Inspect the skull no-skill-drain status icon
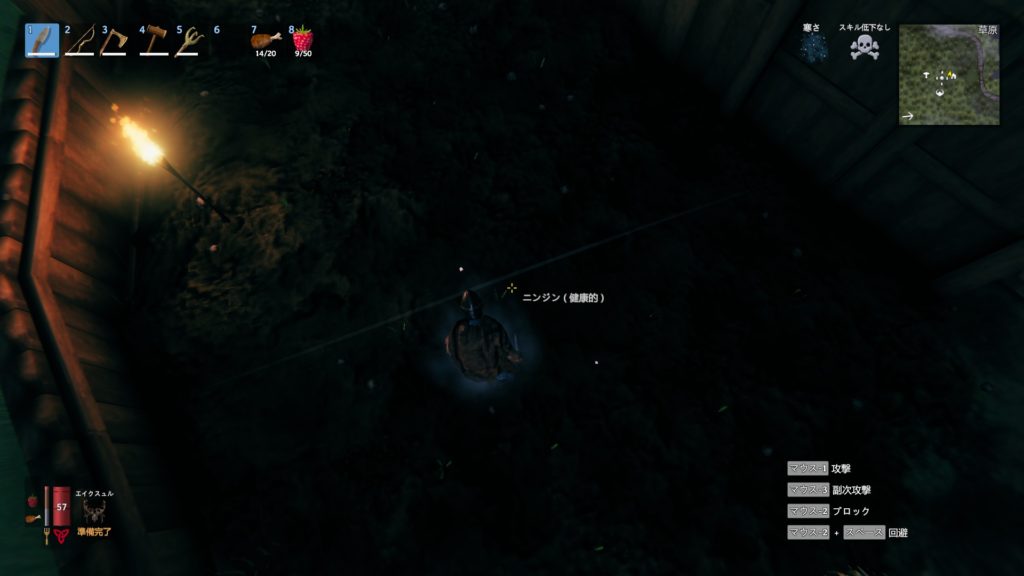 864,47
